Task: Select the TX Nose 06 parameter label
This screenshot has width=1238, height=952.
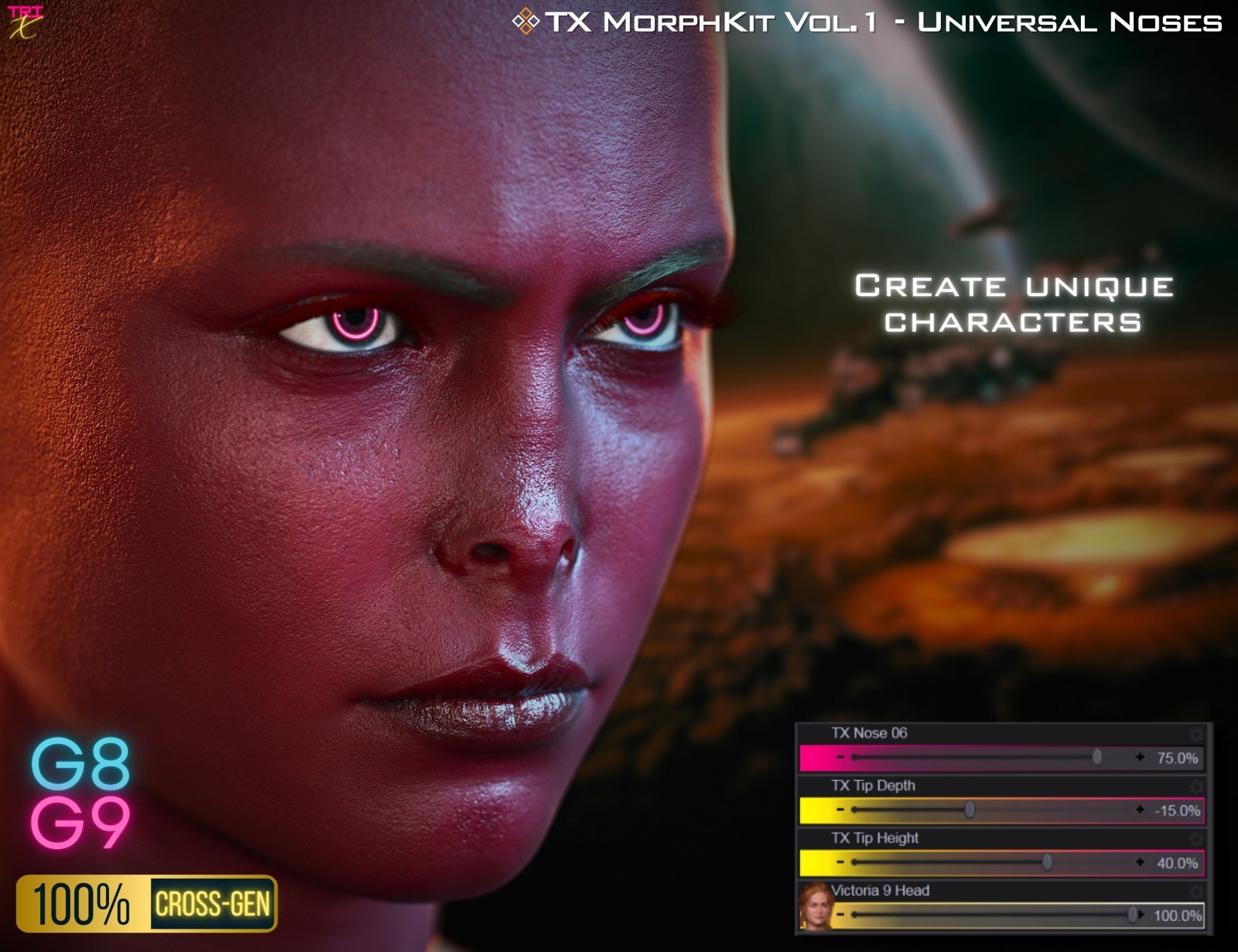Action: tap(869, 732)
